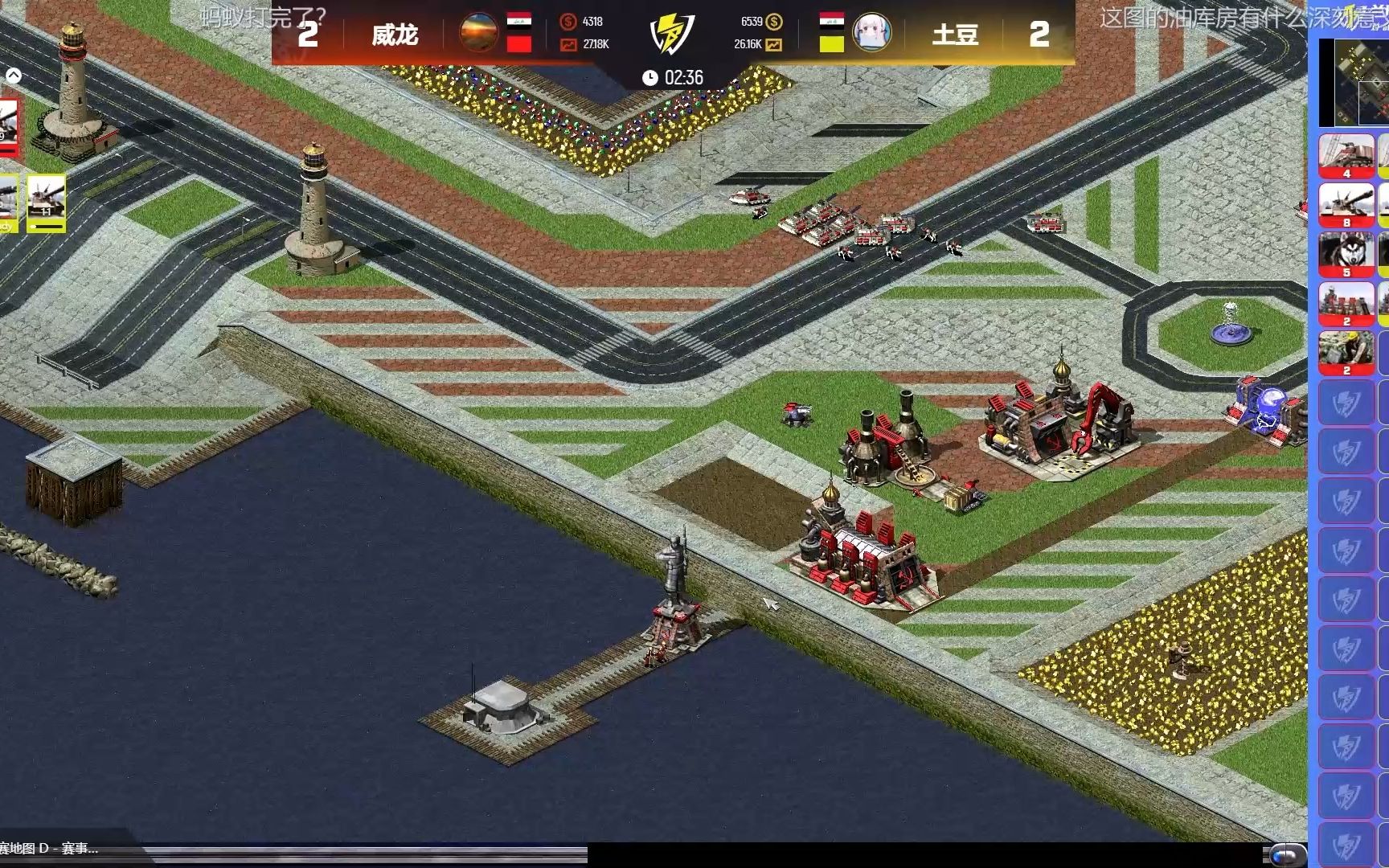Viewport: 1389px width, 868px height.
Task: Select the engineer icon with yellow helmet
Action: 1346,352
